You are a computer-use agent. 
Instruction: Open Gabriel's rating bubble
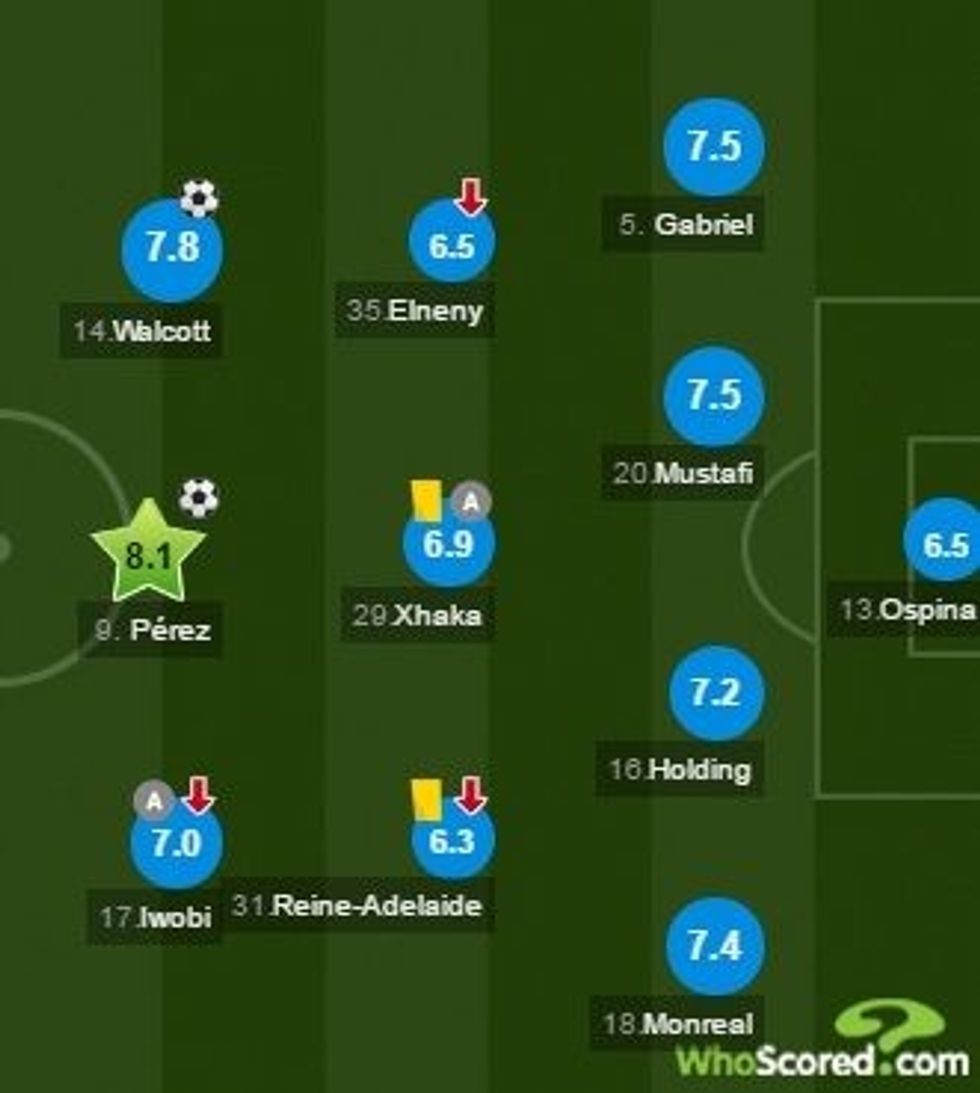[713, 147]
